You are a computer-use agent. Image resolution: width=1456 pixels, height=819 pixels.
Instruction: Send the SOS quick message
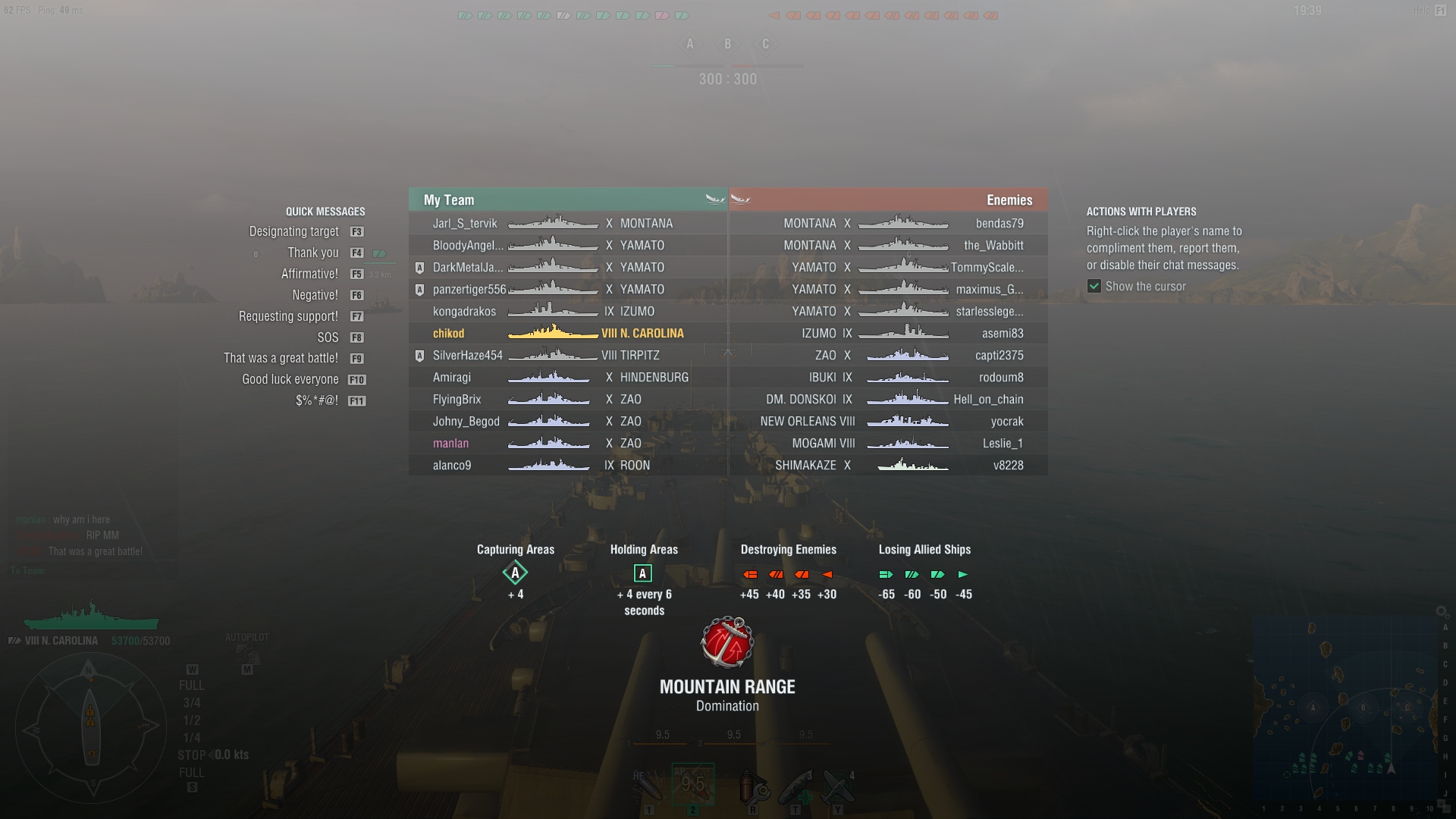click(x=328, y=338)
